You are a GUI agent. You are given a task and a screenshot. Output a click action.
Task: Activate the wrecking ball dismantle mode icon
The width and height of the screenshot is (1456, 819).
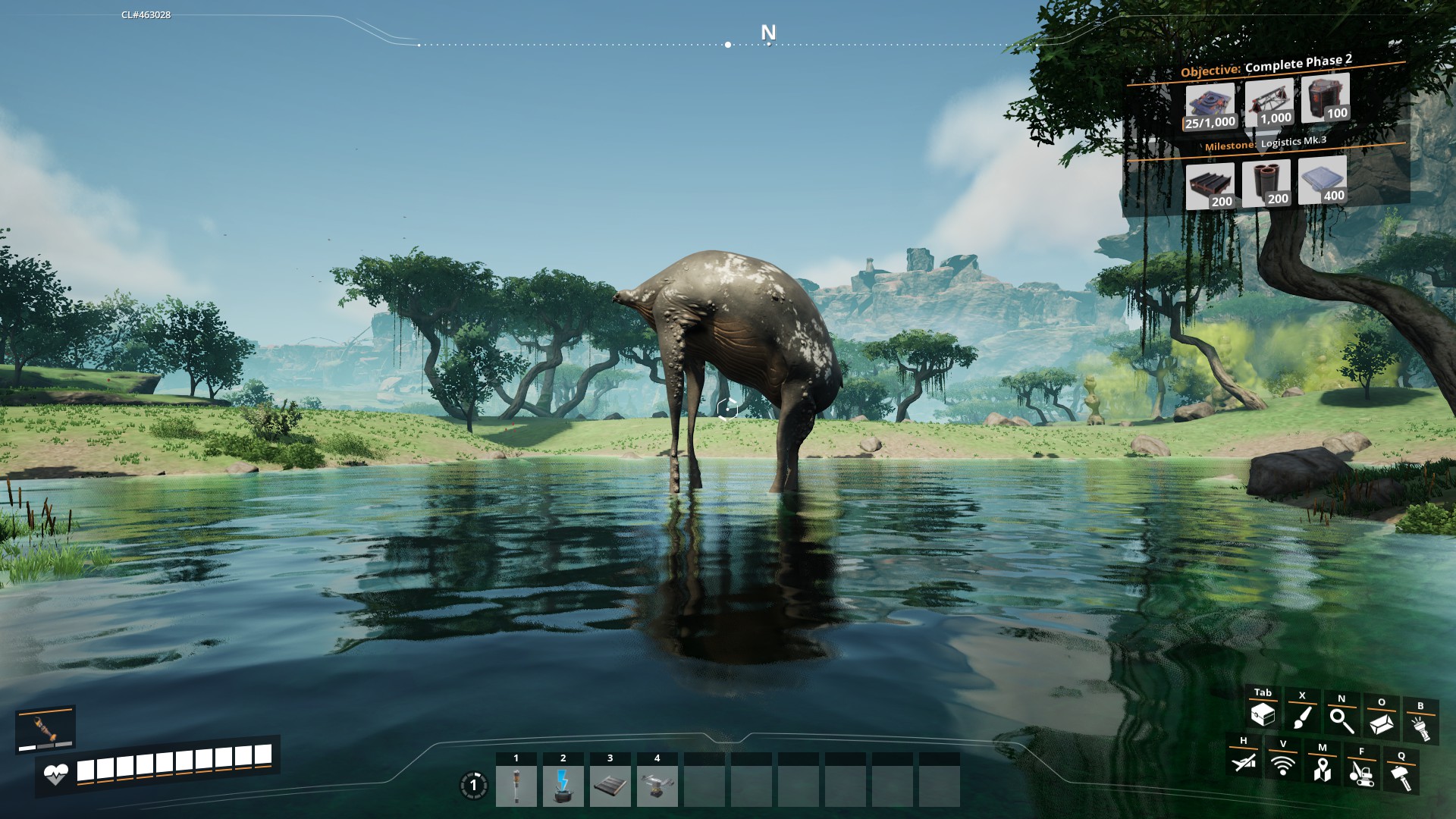(x=1362, y=773)
